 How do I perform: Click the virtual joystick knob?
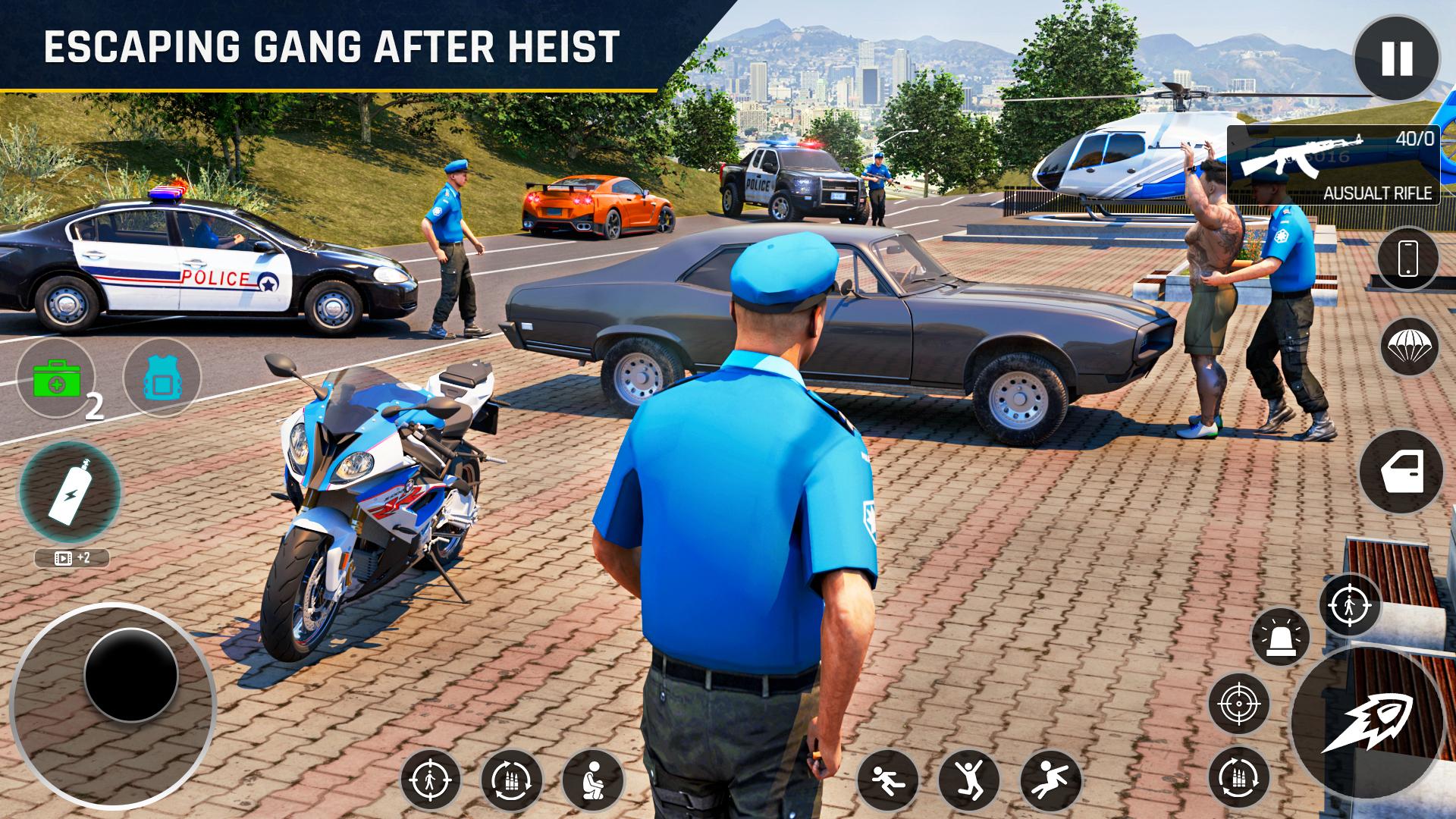(130, 674)
